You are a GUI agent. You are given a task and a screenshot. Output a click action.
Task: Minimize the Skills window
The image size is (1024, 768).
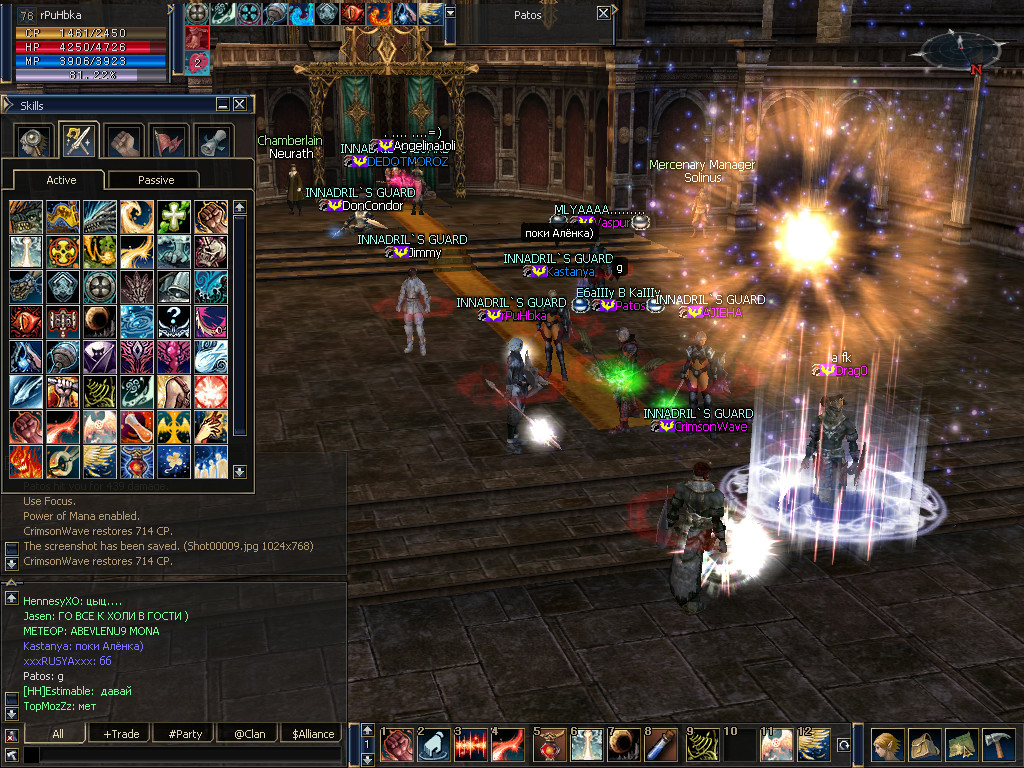(223, 104)
